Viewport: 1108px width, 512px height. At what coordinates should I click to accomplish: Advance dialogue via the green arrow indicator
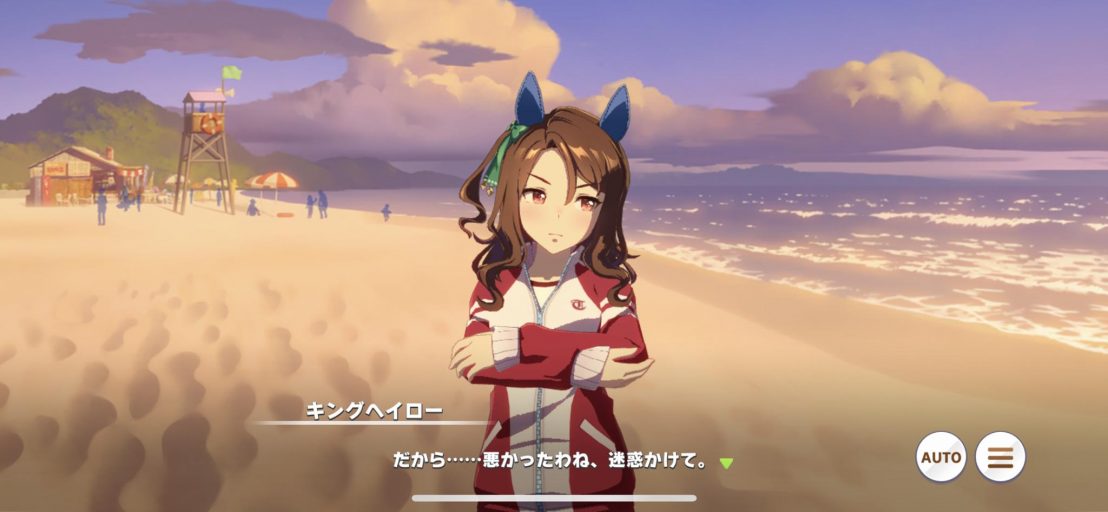727,463
